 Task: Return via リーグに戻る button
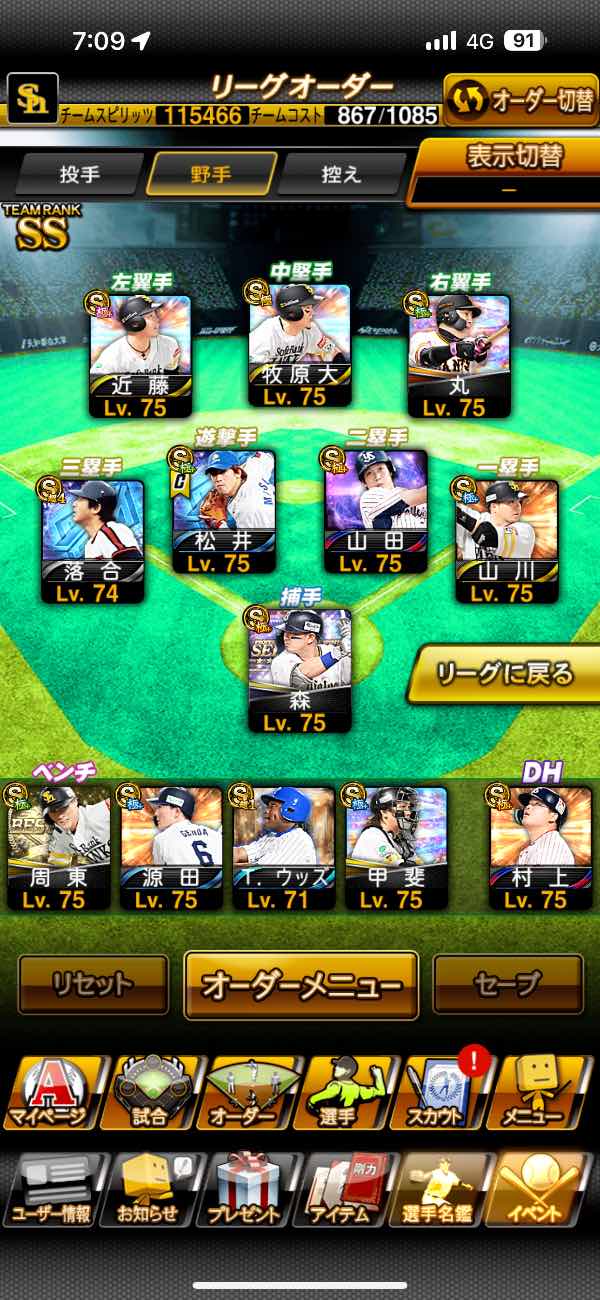505,674
